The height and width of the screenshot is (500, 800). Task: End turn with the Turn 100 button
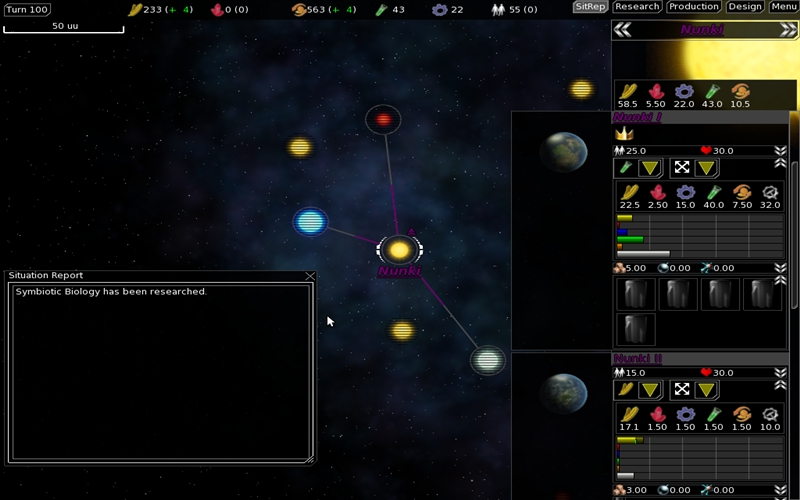26,9
